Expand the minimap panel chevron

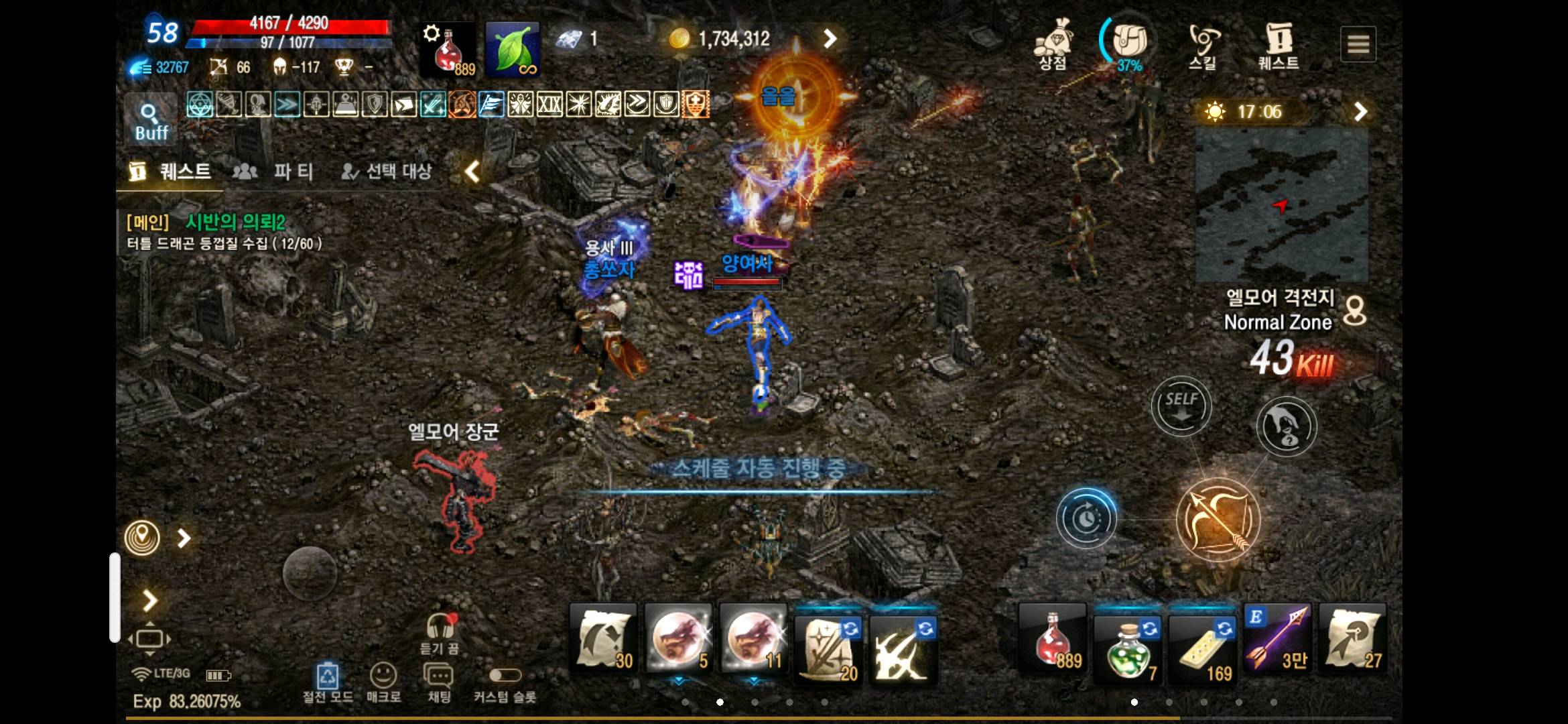click(1360, 111)
